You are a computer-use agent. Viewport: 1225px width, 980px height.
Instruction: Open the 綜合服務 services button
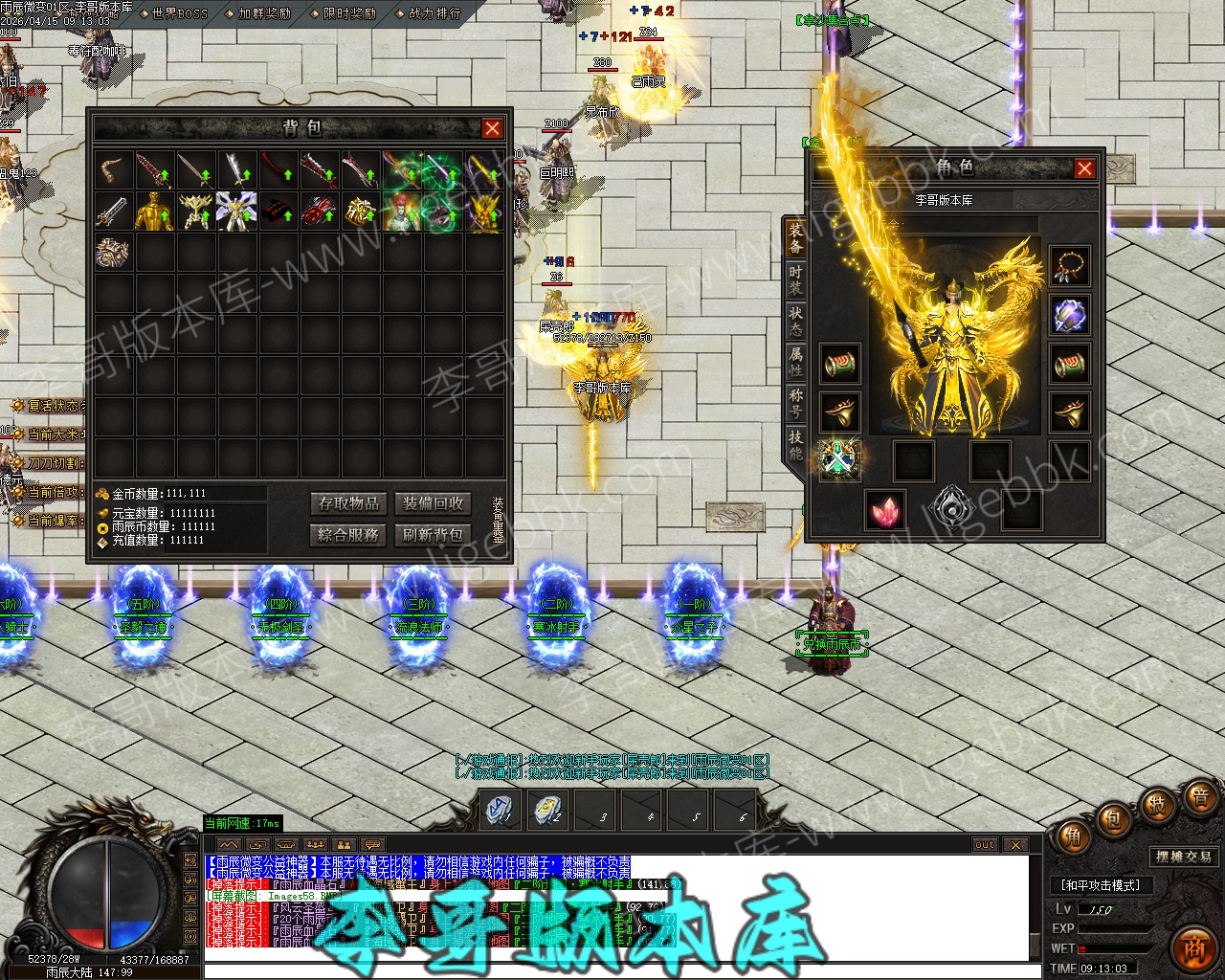[349, 534]
